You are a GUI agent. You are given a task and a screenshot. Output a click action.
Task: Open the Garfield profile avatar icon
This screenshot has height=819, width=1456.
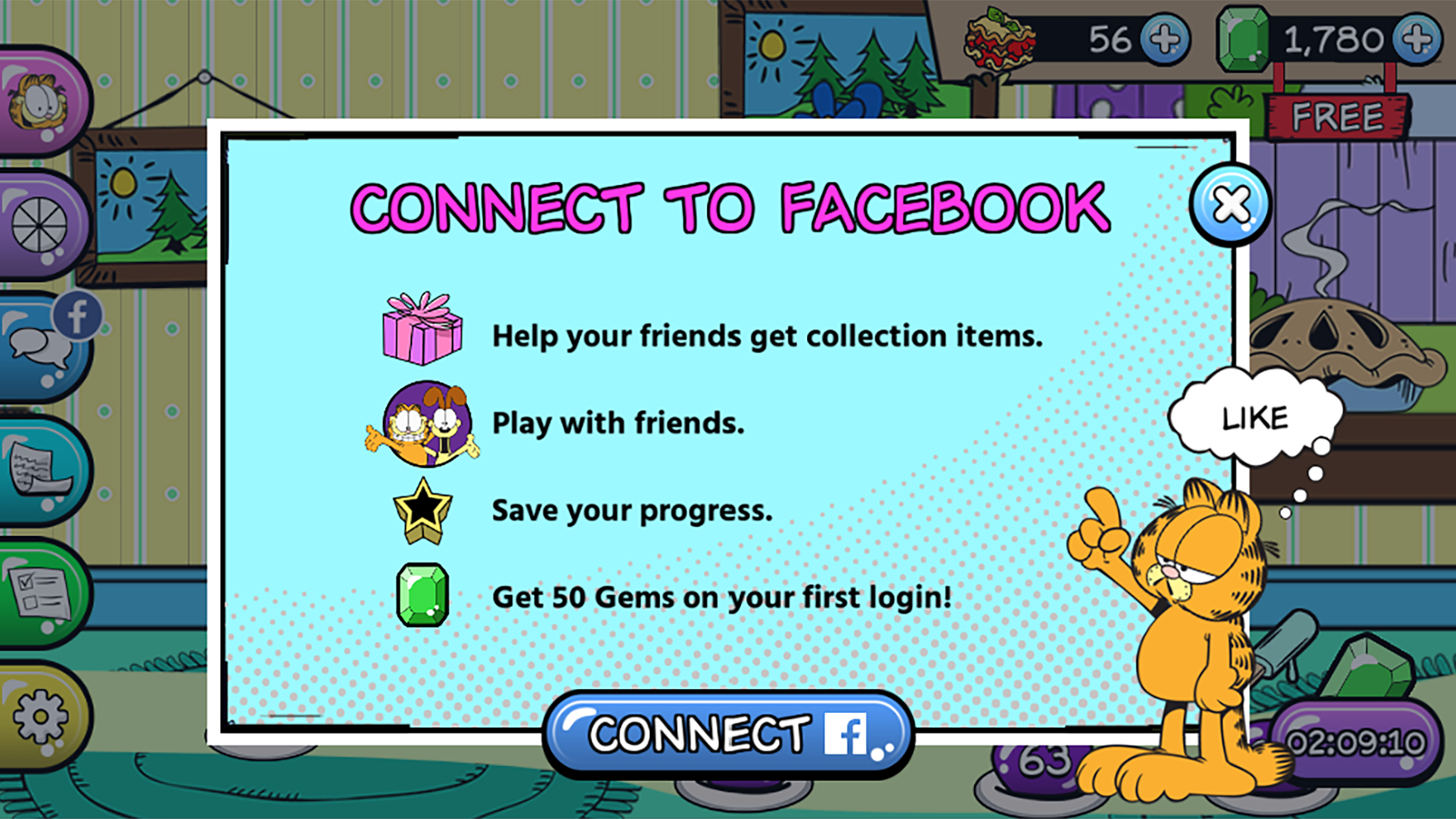point(36,102)
